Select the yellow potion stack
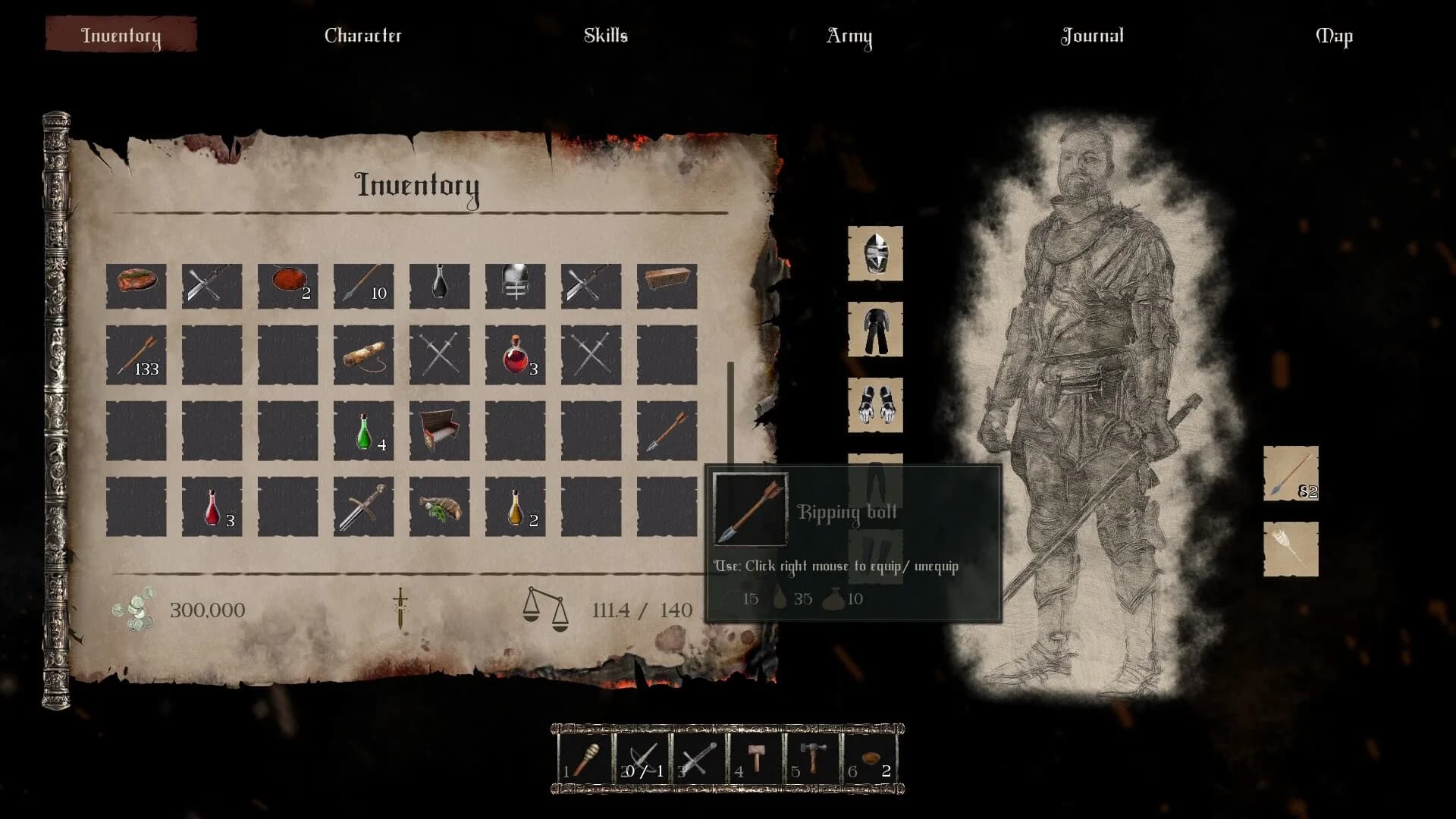Screen dimensions: 1456x819 click(x=515, y=507)
